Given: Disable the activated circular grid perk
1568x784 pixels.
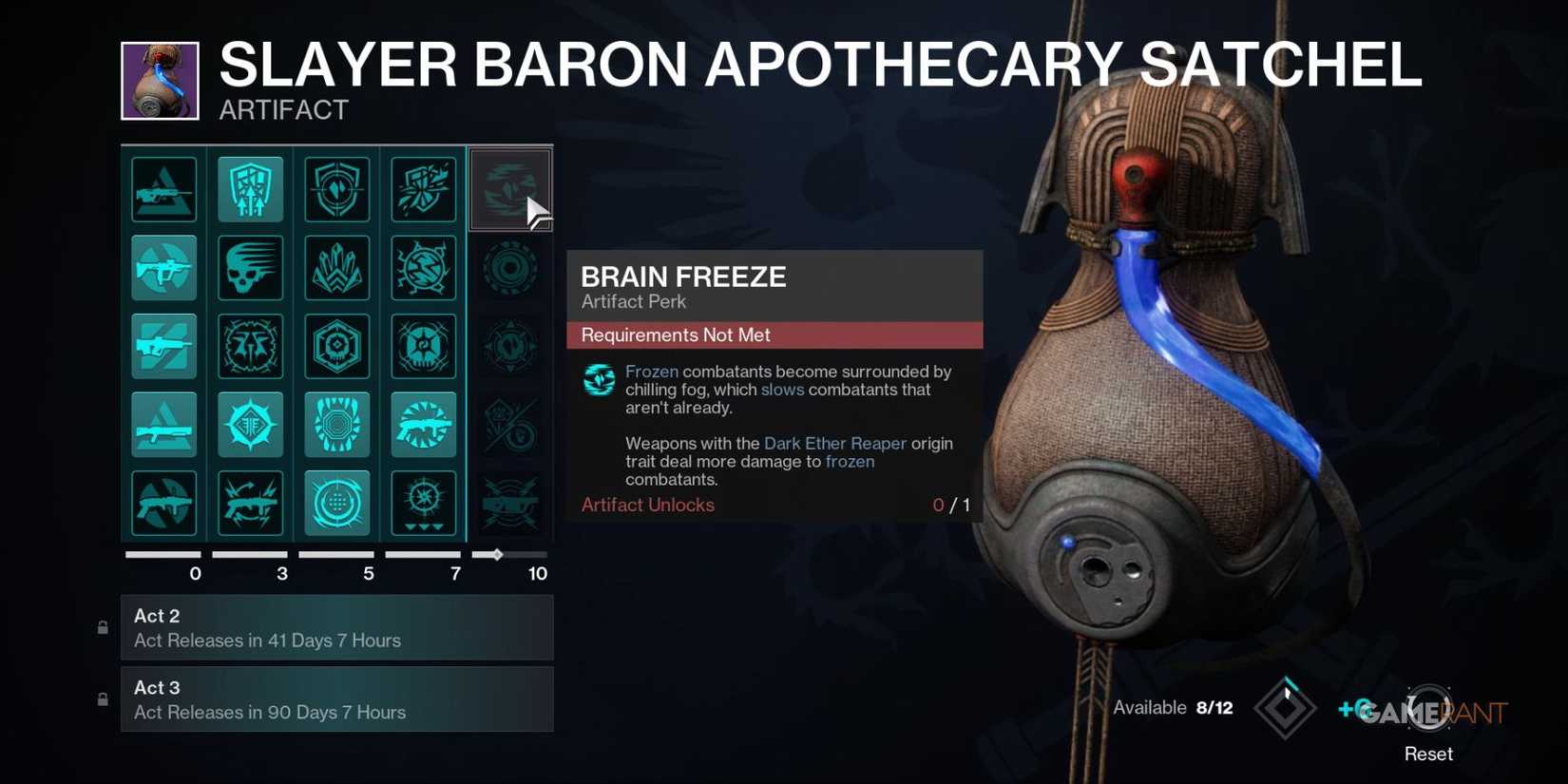Looking at the screenshot, I should coord(336,504).
